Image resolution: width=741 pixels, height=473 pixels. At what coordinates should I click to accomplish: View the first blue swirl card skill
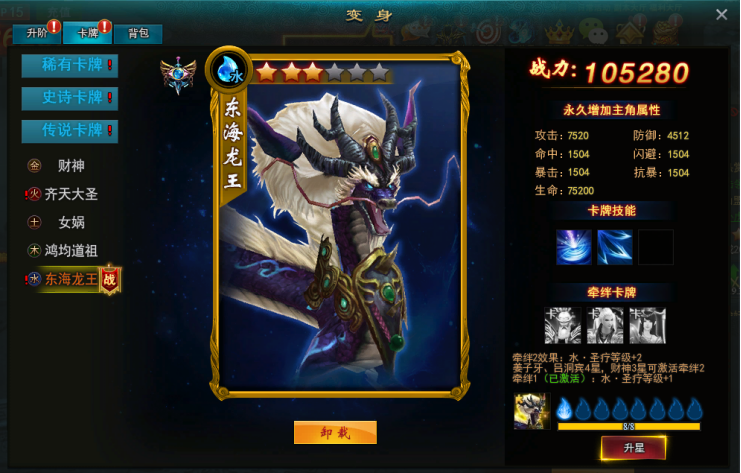pyautogui.click(x=574, y=247)
